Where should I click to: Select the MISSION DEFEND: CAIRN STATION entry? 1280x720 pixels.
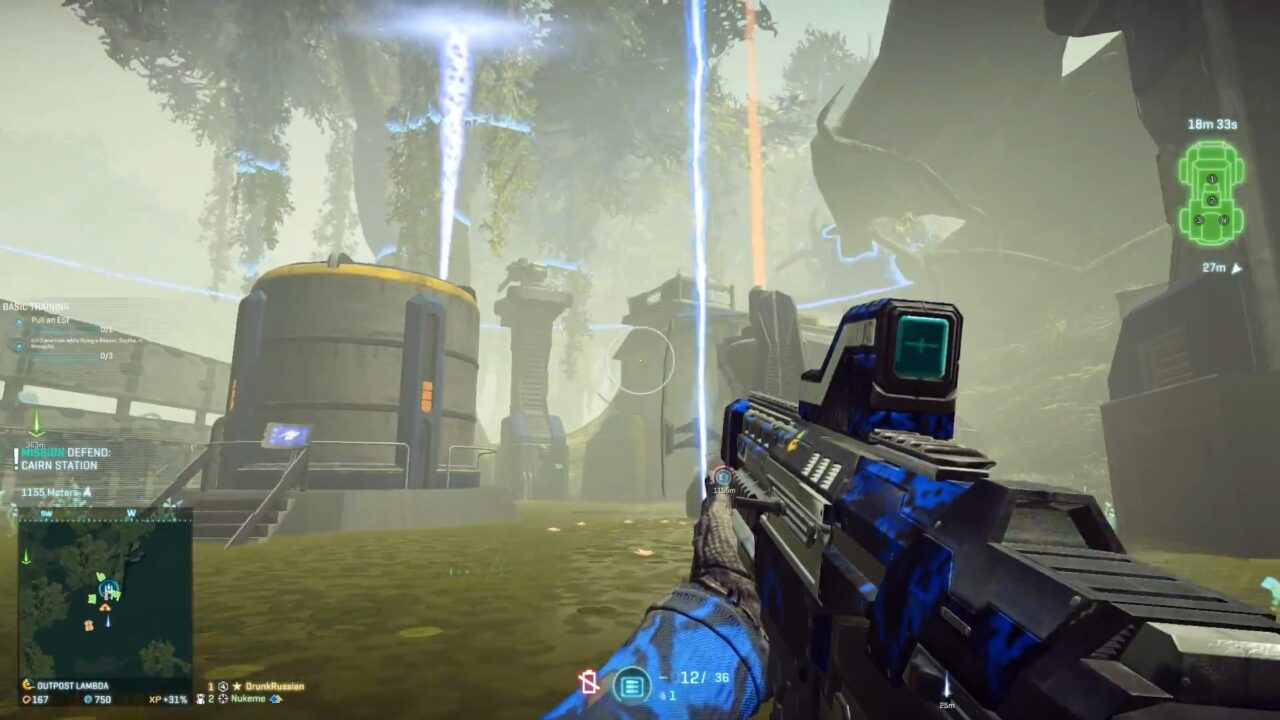coord(67,459)
